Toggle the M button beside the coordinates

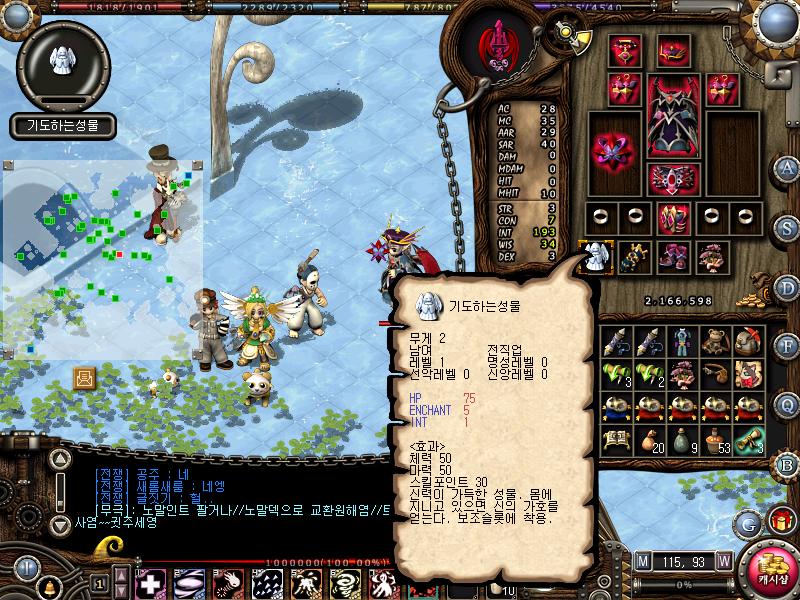tap(643, 561)
